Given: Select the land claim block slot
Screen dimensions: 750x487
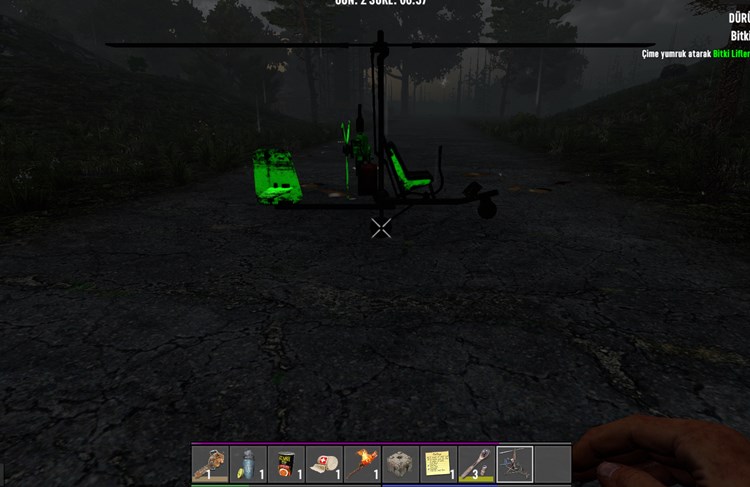Looking at the screenshot, I should click(x=400, y=464).
